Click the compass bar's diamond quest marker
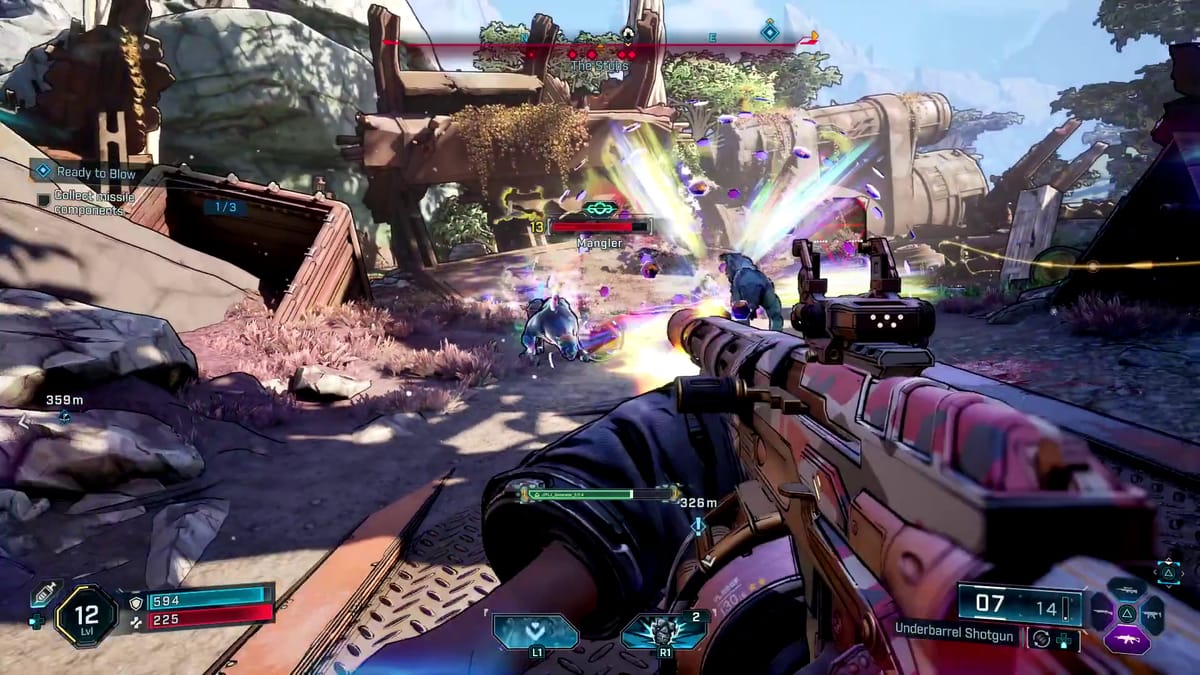 pos(769,32)
